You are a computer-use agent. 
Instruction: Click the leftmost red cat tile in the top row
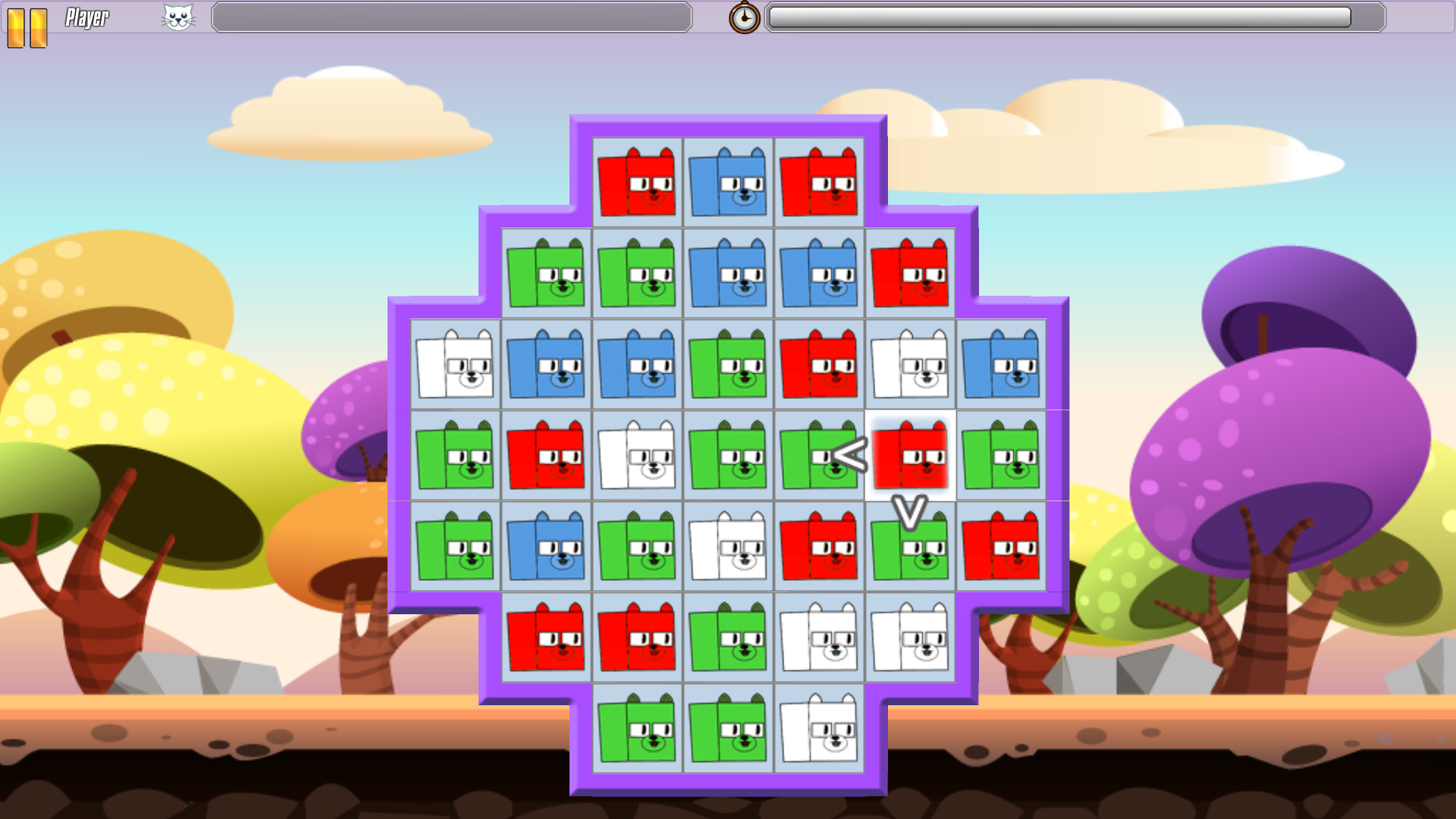(x=637, y=182)
